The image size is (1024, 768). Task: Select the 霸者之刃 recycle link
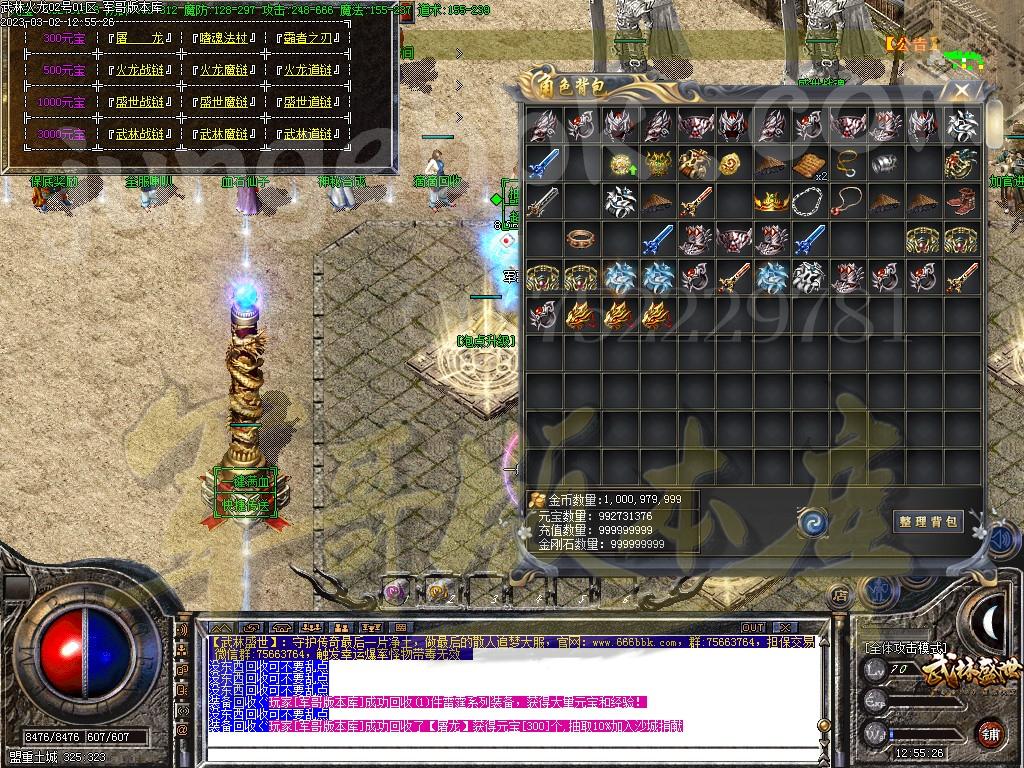308,38
